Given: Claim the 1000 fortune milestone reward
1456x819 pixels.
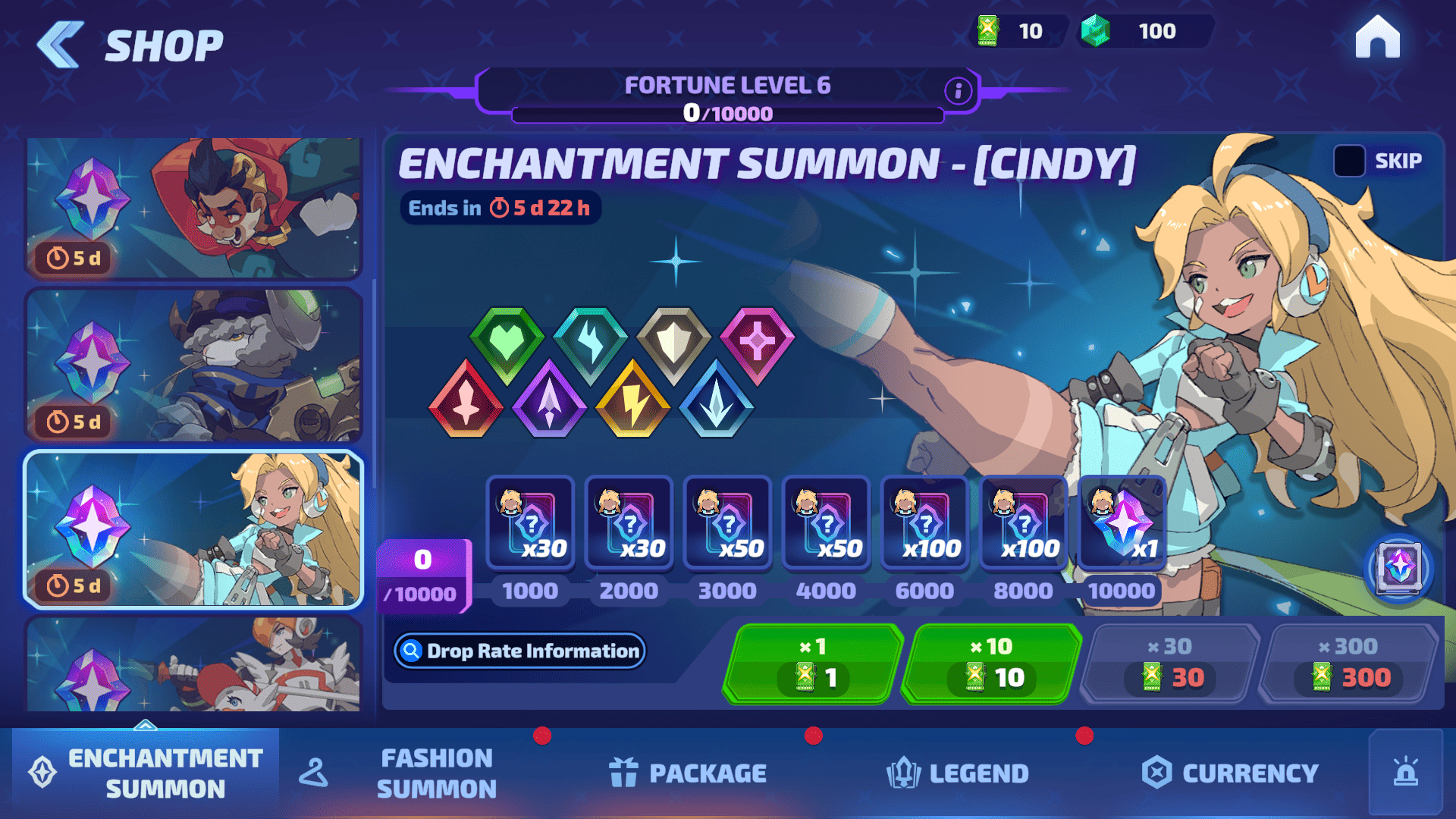Looking at the screenshot, I should pos(530,522).
